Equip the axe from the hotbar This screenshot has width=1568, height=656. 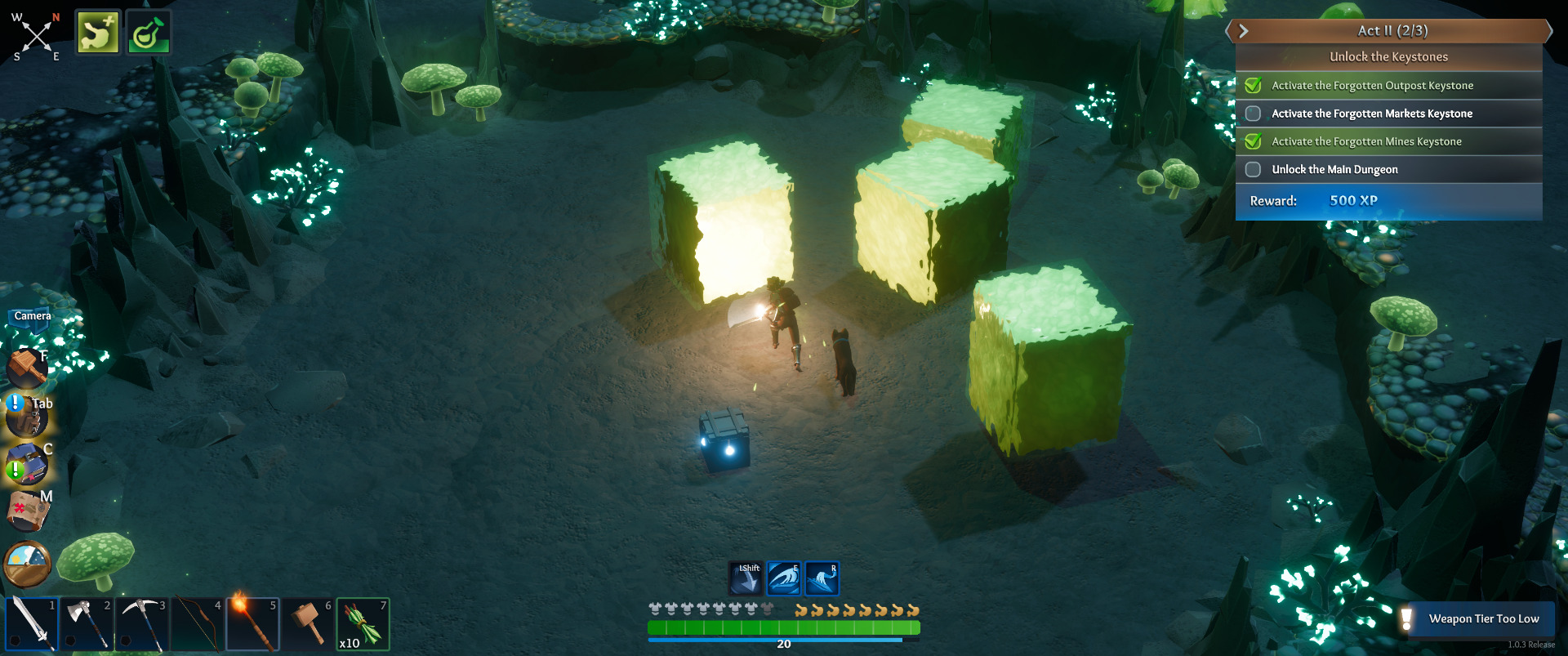[87, 624]
